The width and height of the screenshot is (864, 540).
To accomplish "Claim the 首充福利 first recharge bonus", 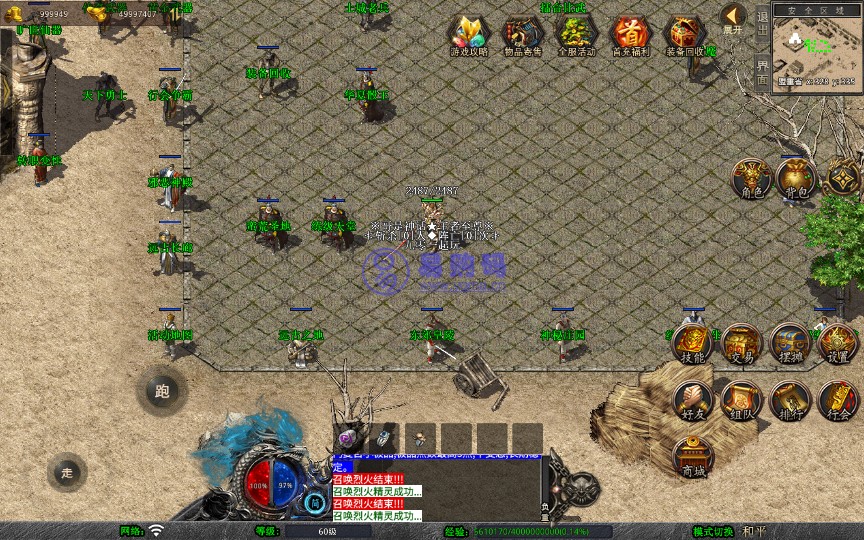I will click(630, 35).
